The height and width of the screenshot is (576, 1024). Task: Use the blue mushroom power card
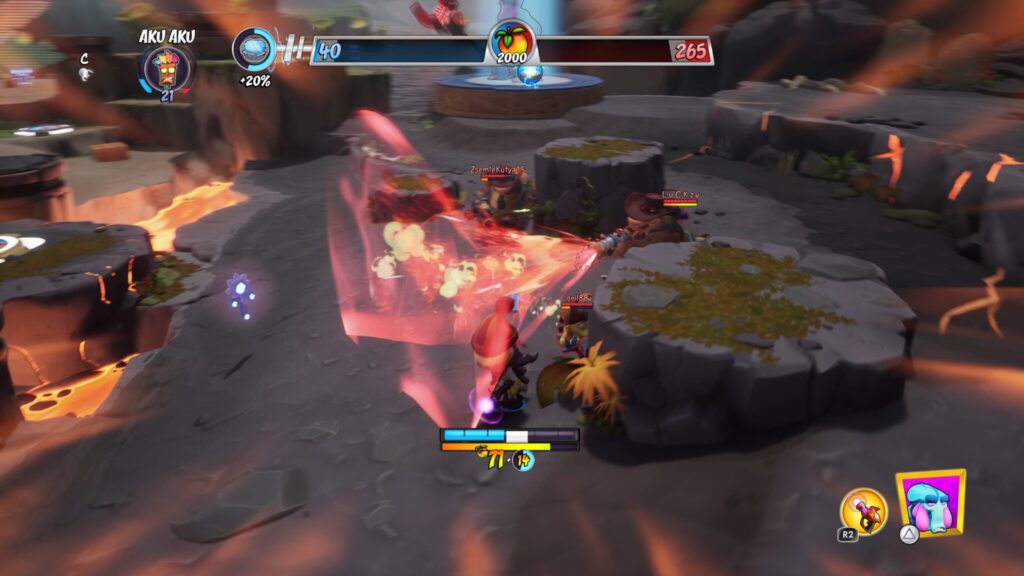[x=931, y=503]
